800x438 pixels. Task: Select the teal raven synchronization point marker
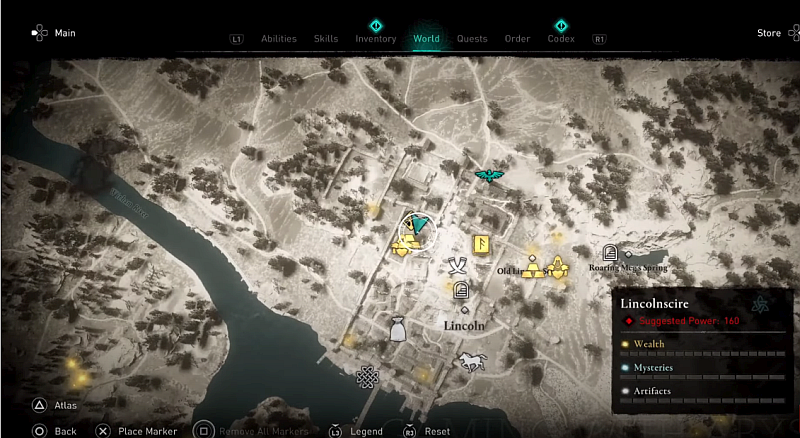click(x=489, y=177)
